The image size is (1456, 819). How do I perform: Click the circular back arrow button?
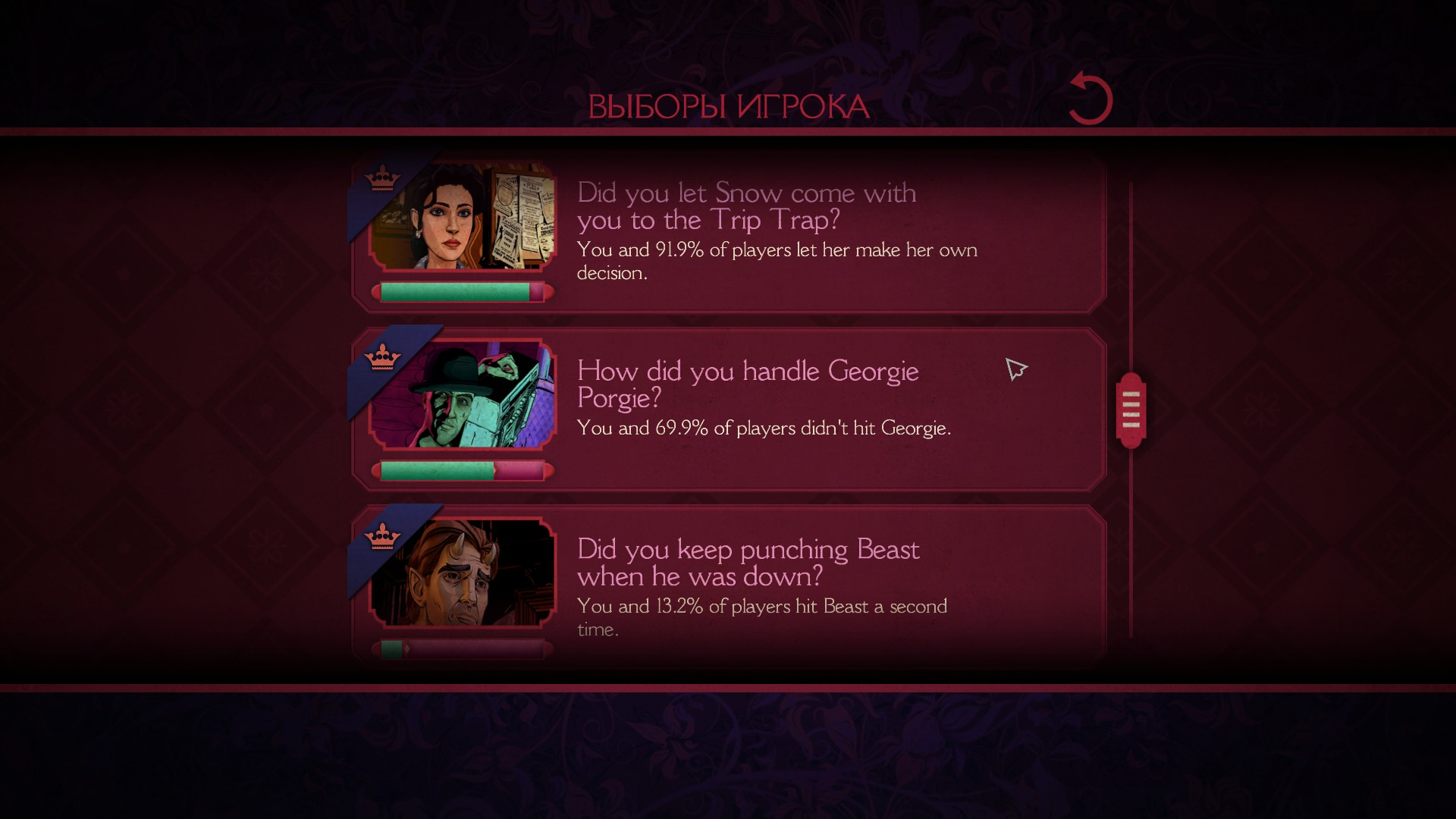pyautogui.click(x=1090, y=99)
